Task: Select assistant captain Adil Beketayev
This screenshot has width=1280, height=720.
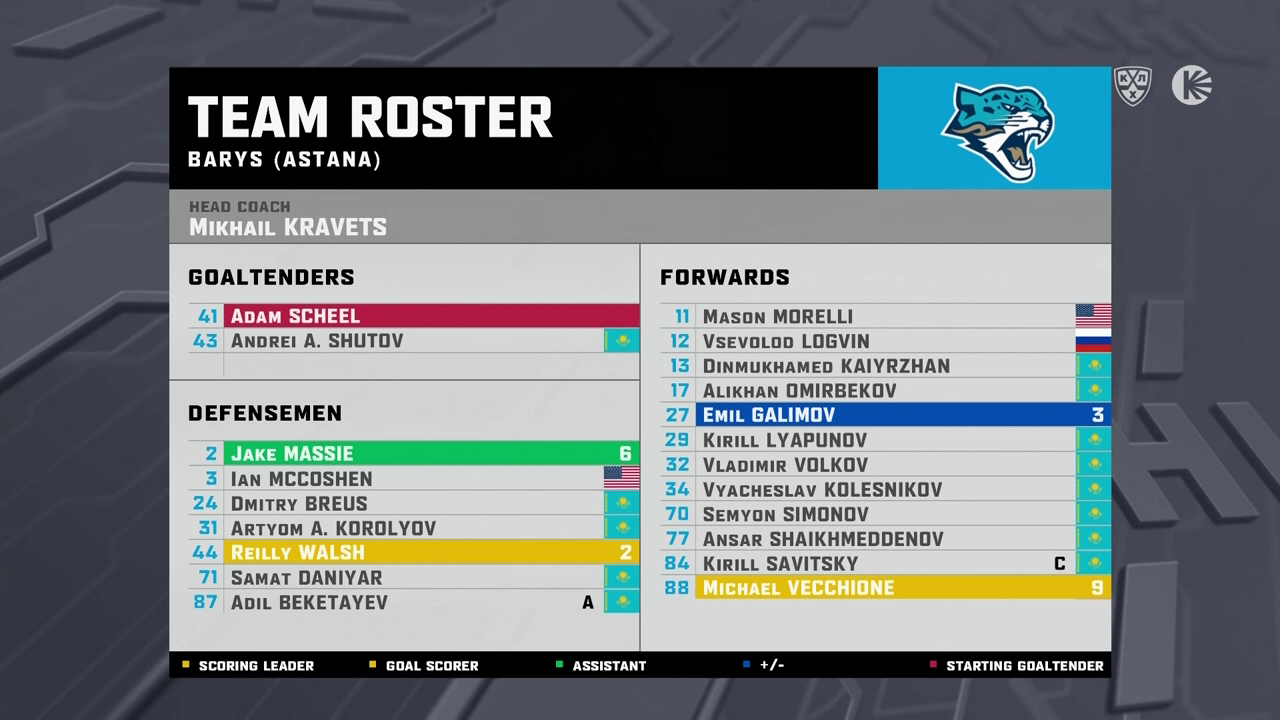Action: (414, 602)
